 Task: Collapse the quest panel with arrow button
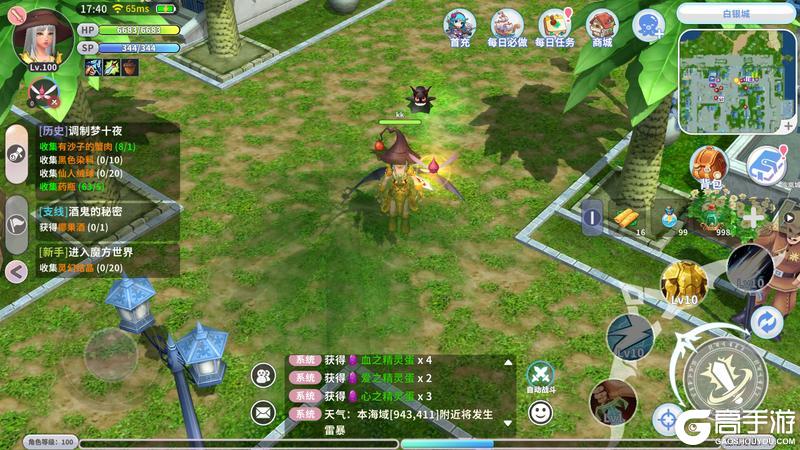click(16, 269)
